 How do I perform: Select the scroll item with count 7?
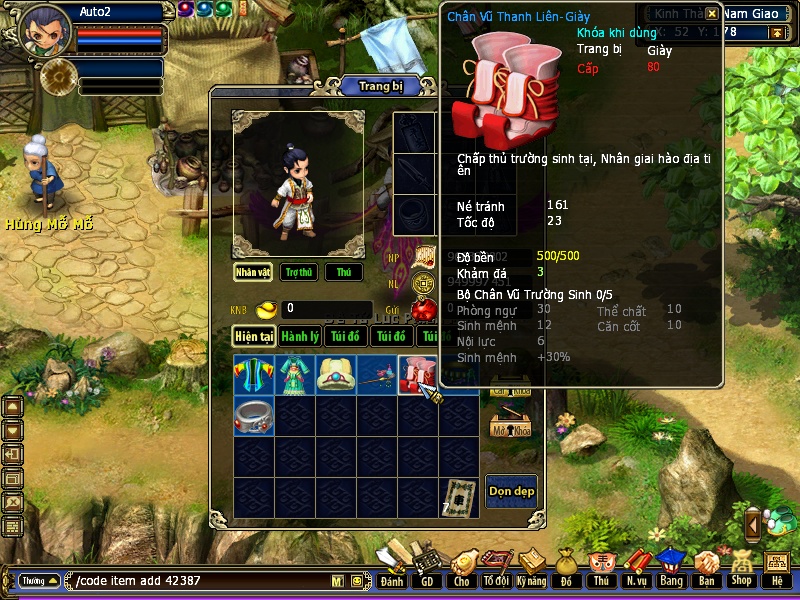[459, 497]
